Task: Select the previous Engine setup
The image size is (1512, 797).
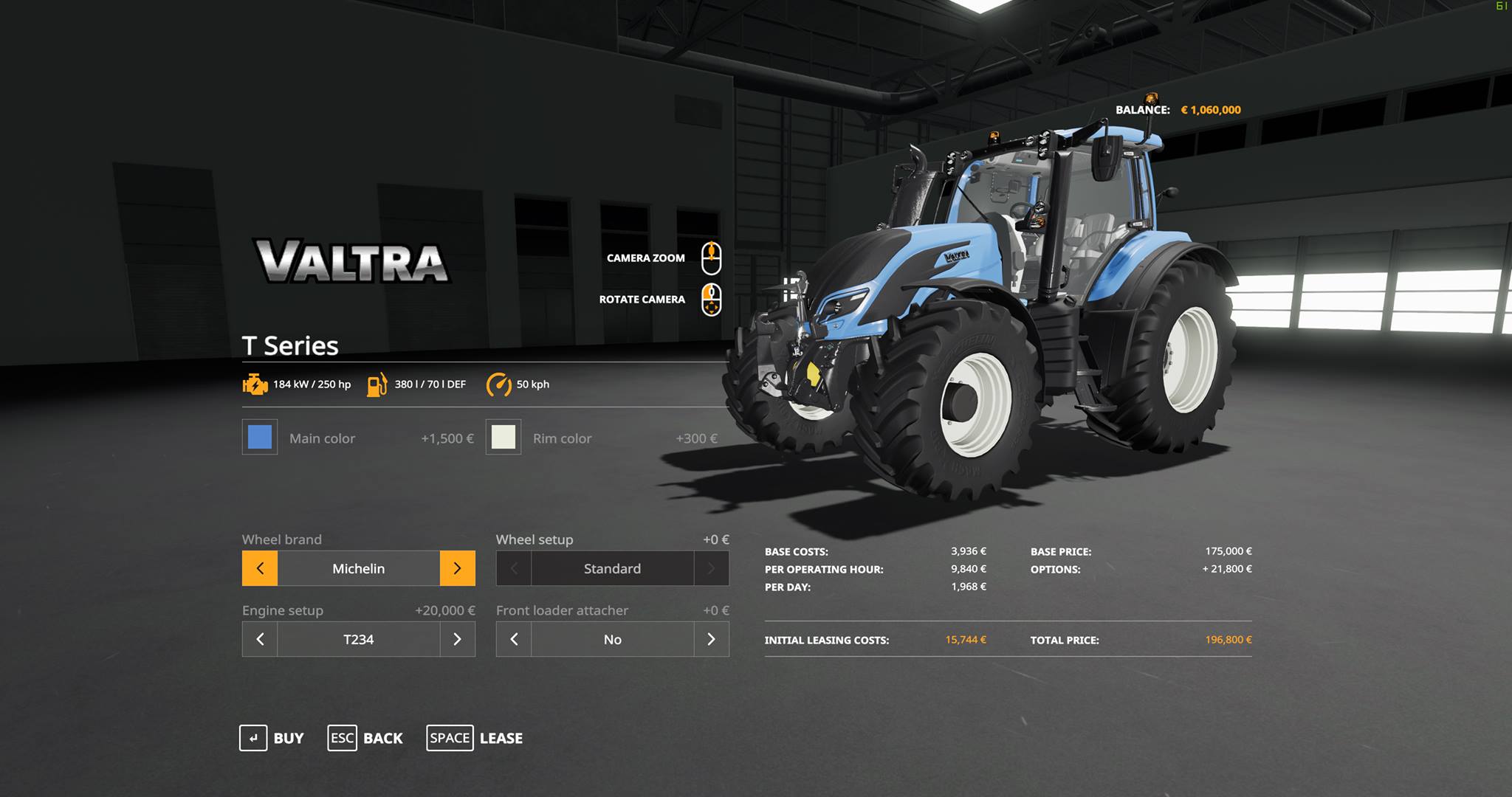Action: pos(260,639)
